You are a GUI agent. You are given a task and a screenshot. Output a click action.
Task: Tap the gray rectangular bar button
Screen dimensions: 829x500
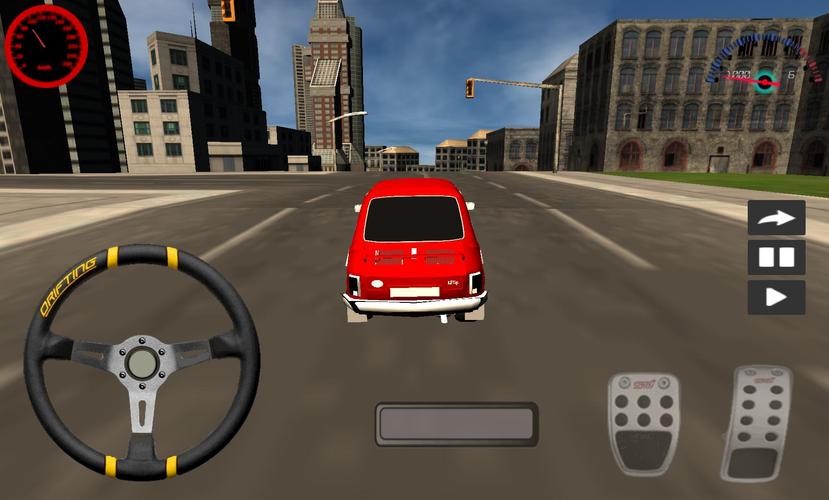click(456, 424)
